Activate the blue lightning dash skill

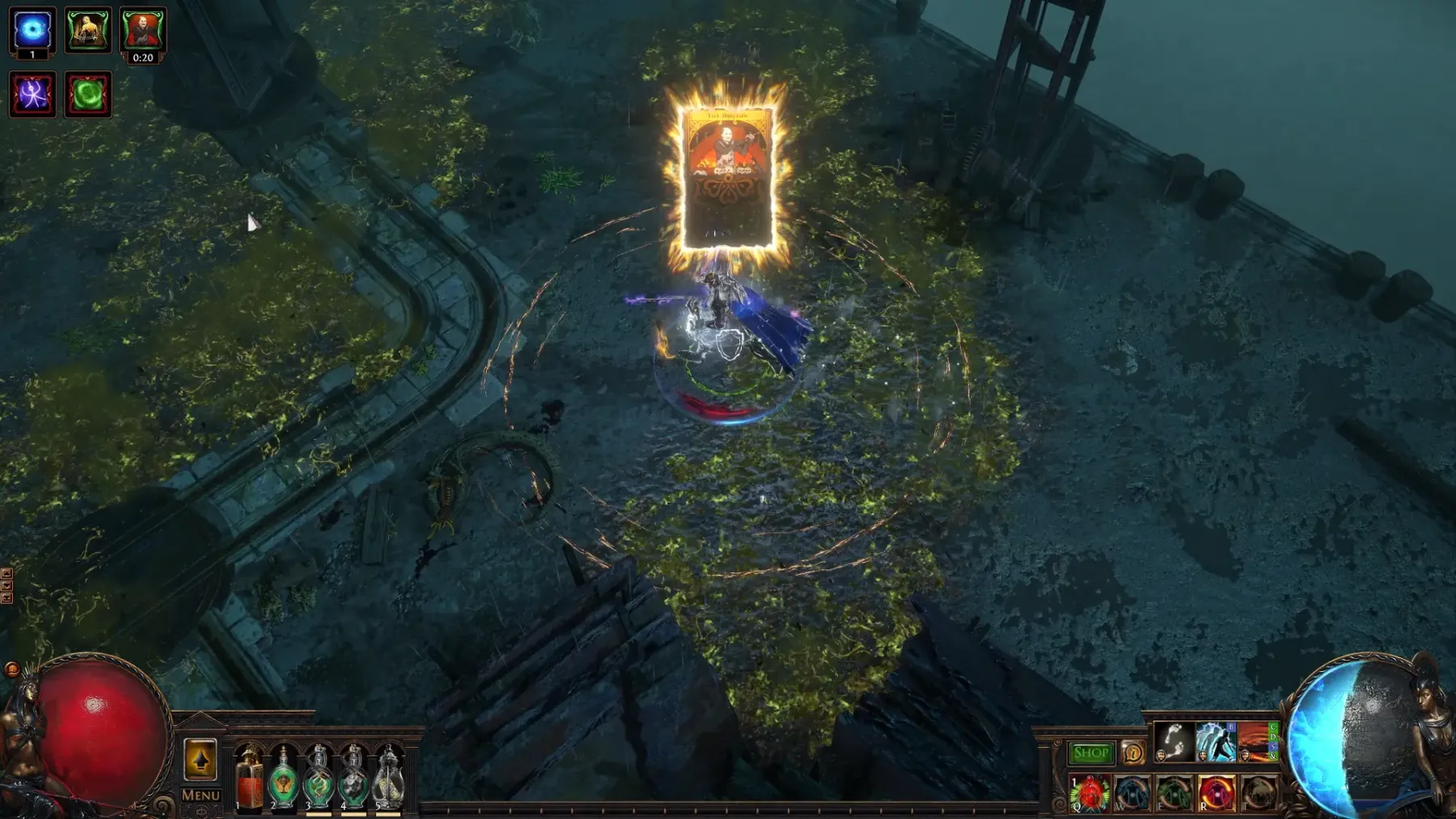pos(1215,742)
